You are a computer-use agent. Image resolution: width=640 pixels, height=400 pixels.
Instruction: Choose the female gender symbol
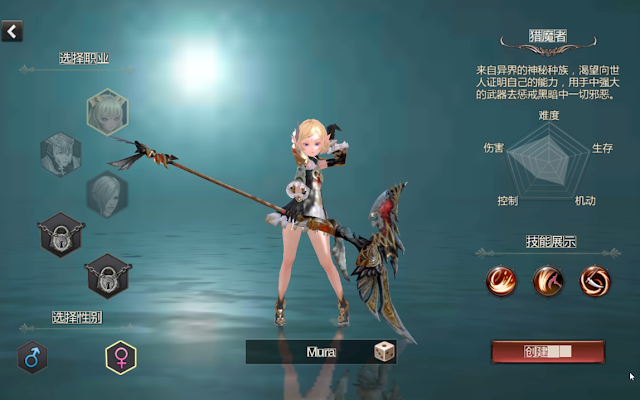point(121,357)
